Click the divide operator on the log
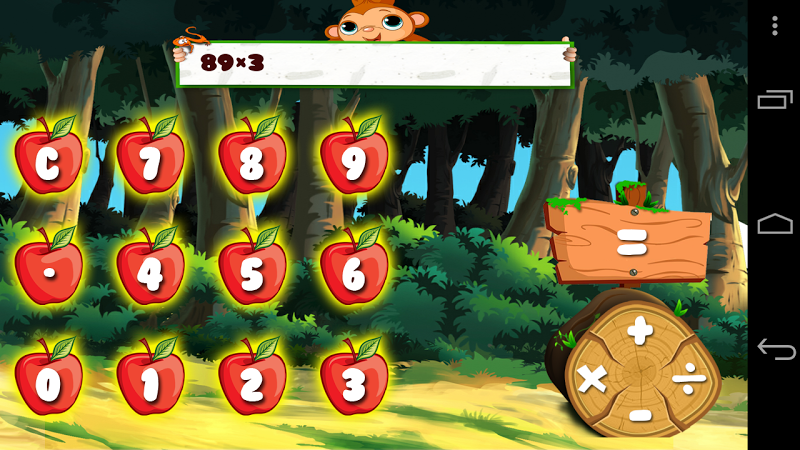Screen dimensions: 800x450 point(687,378)
